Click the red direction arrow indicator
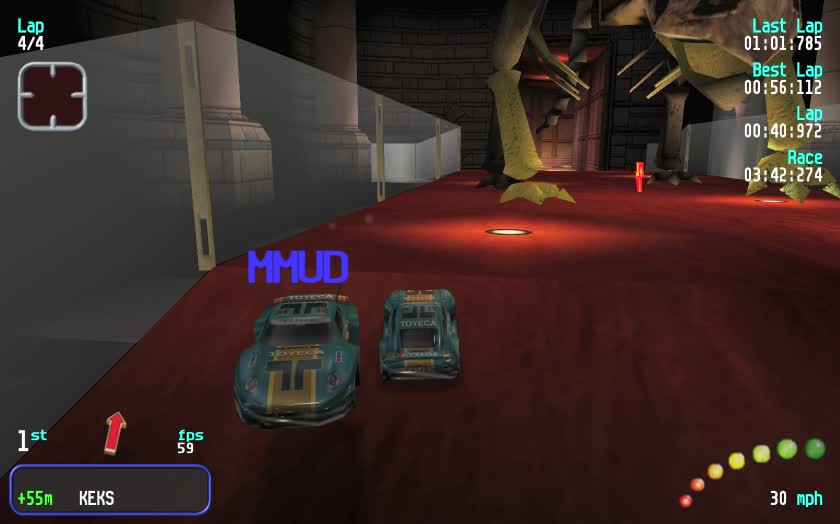This screenshot has width=840, height=524. click(x=115, y=432)
